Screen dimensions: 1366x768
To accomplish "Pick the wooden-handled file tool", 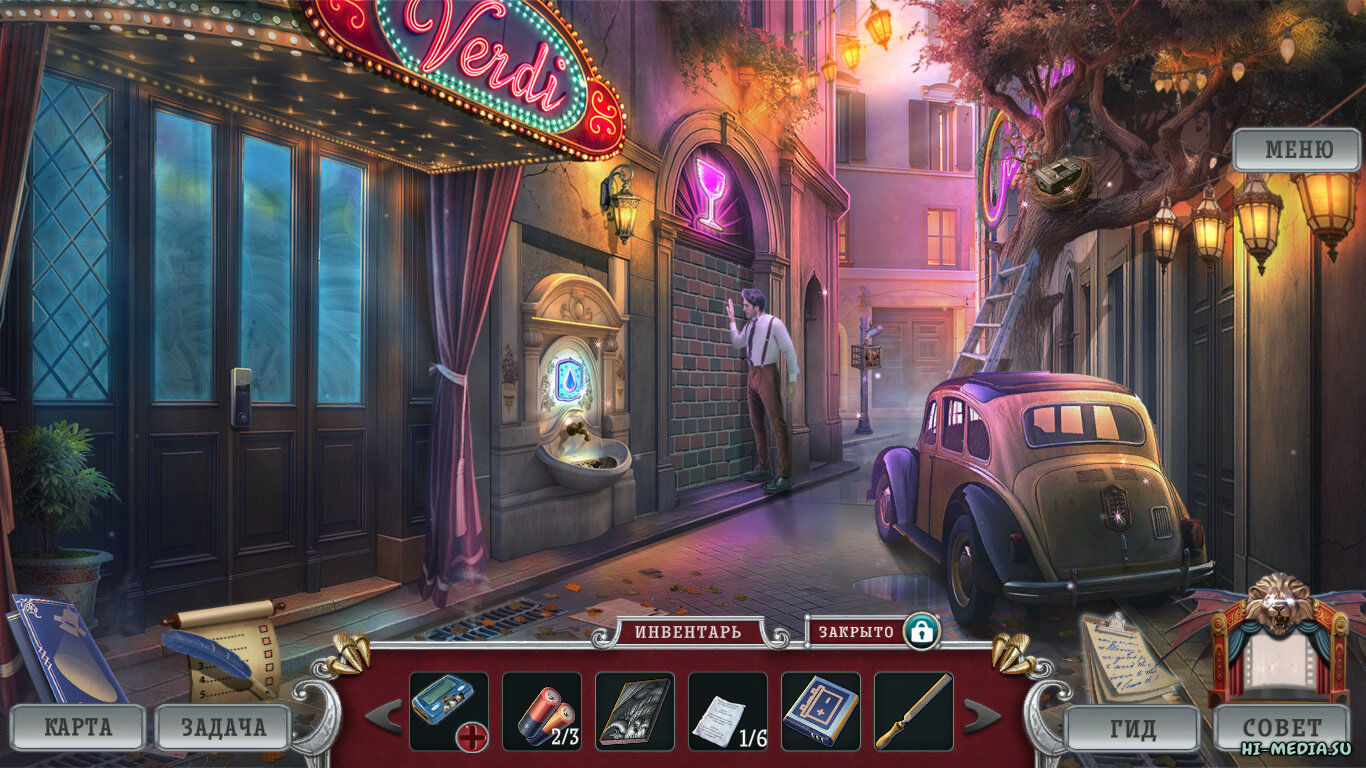I will (913, 711).
